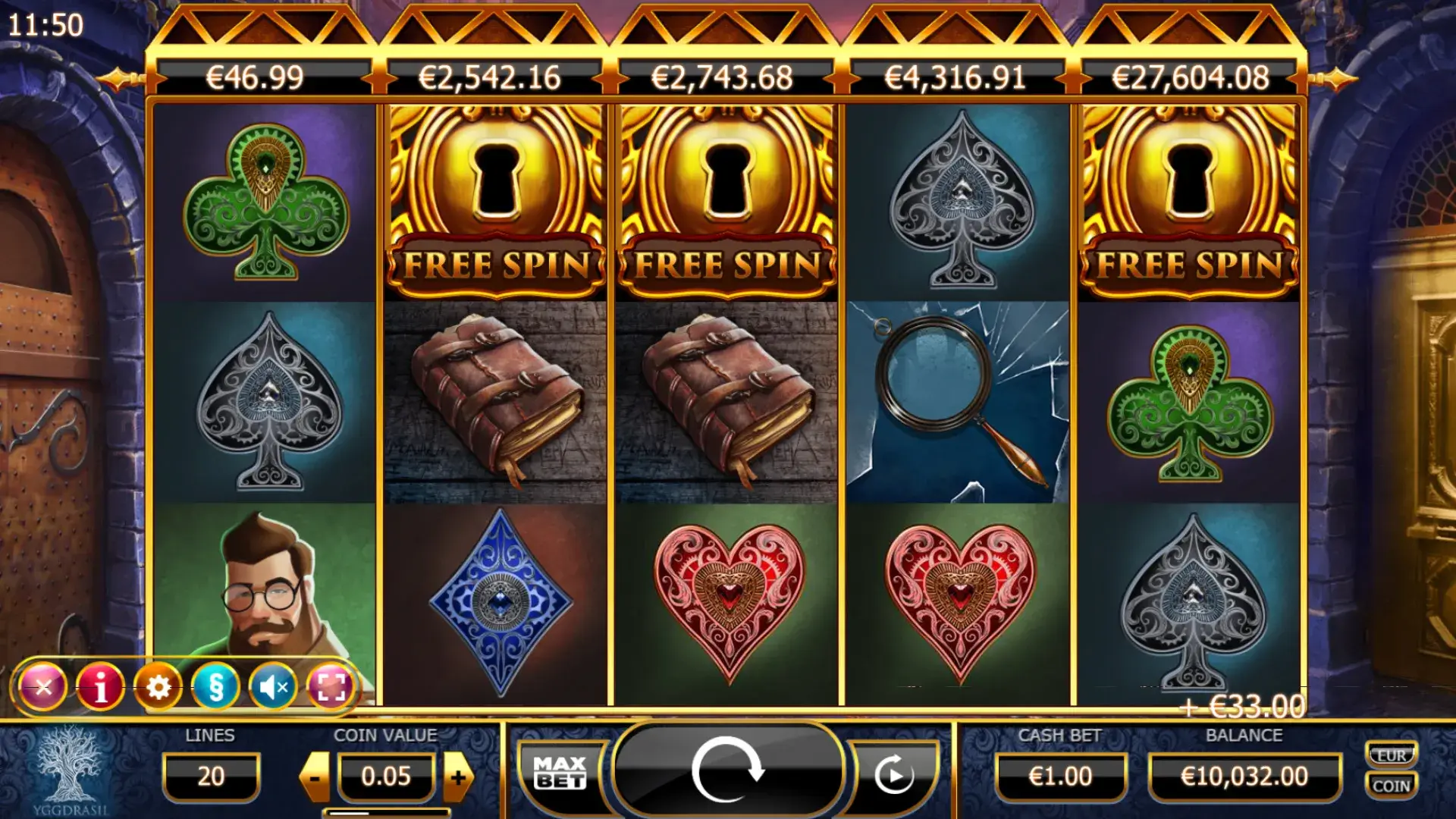
Task: Decrease coin value with the minus arrow
Action: coord(315,777)
